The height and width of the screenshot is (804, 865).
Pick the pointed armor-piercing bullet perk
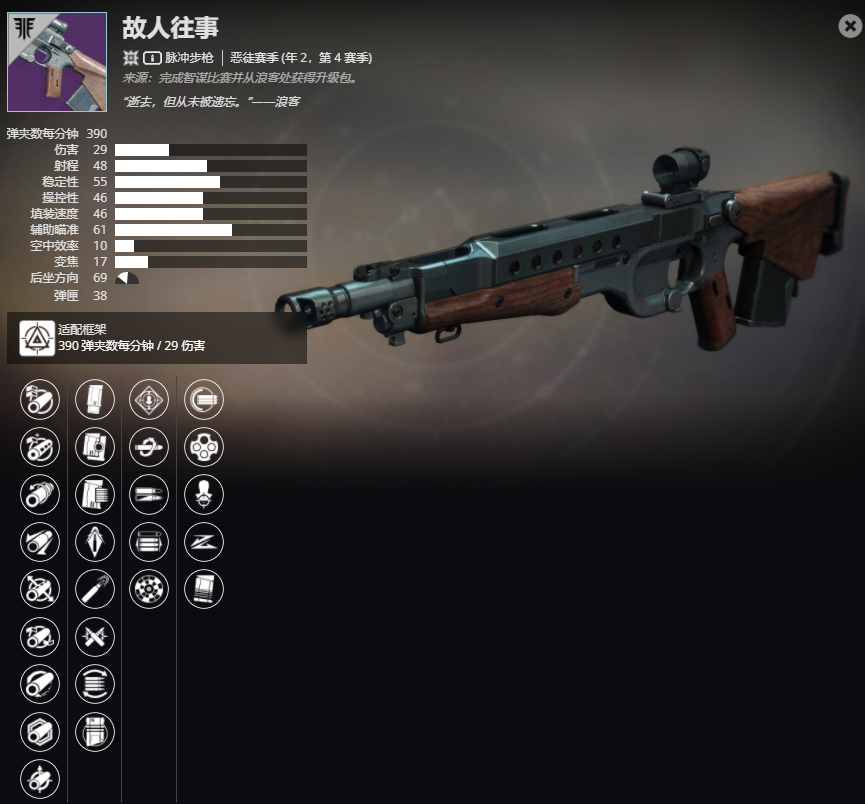95,542
